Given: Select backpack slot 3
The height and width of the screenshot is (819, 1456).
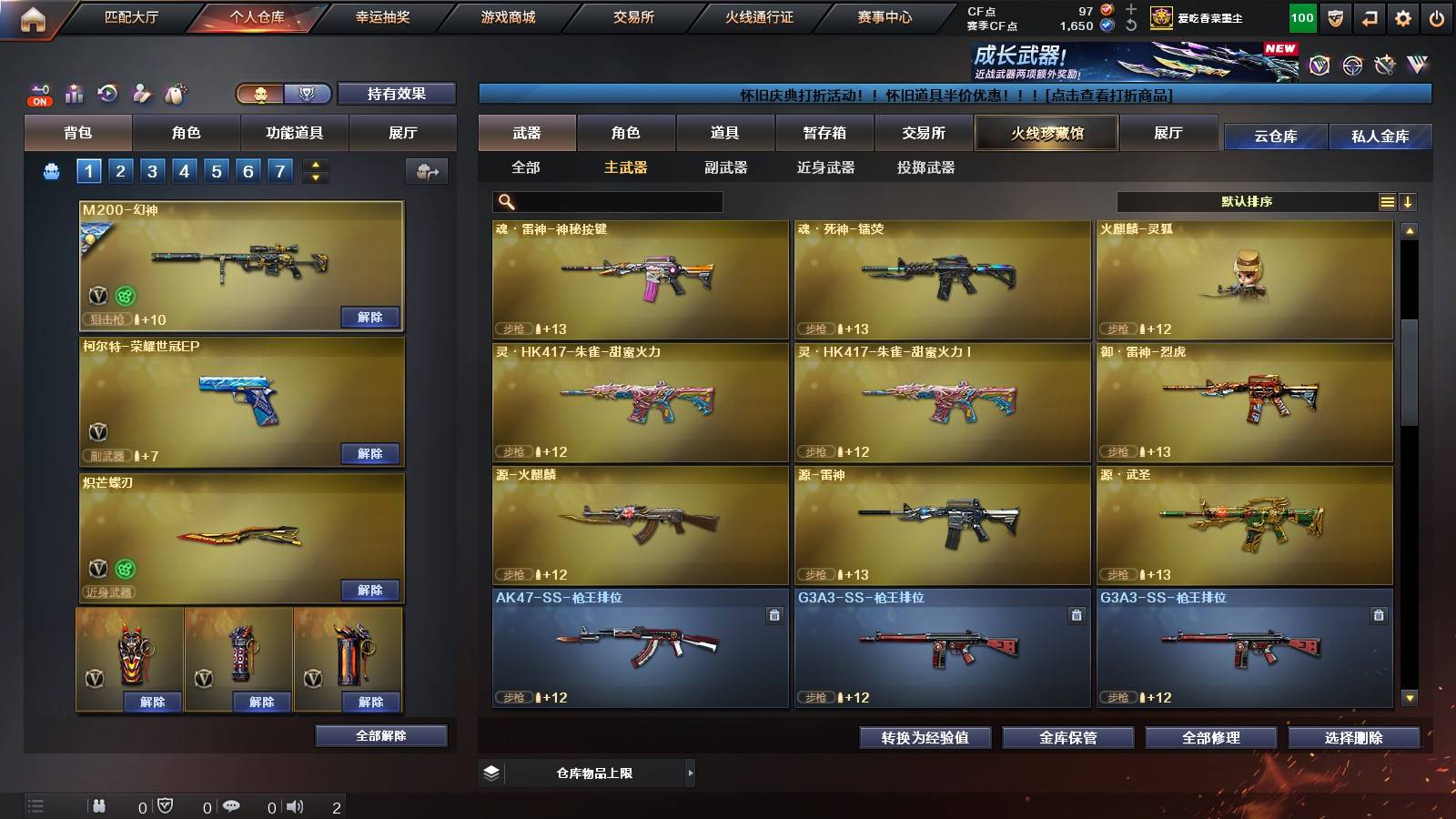Looking at the screenshot, I should [x=151, y=169].
